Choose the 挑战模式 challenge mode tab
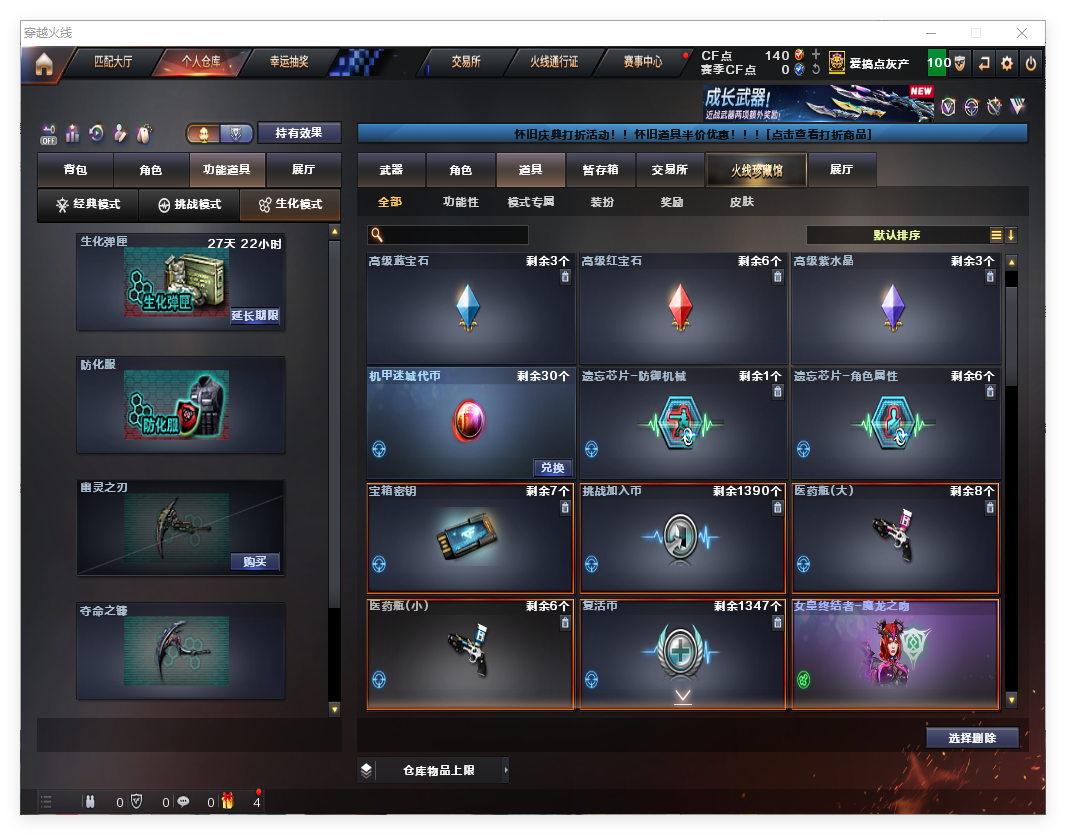The height and width of the screenshot is (835, 1066). (x=189, y=205)
